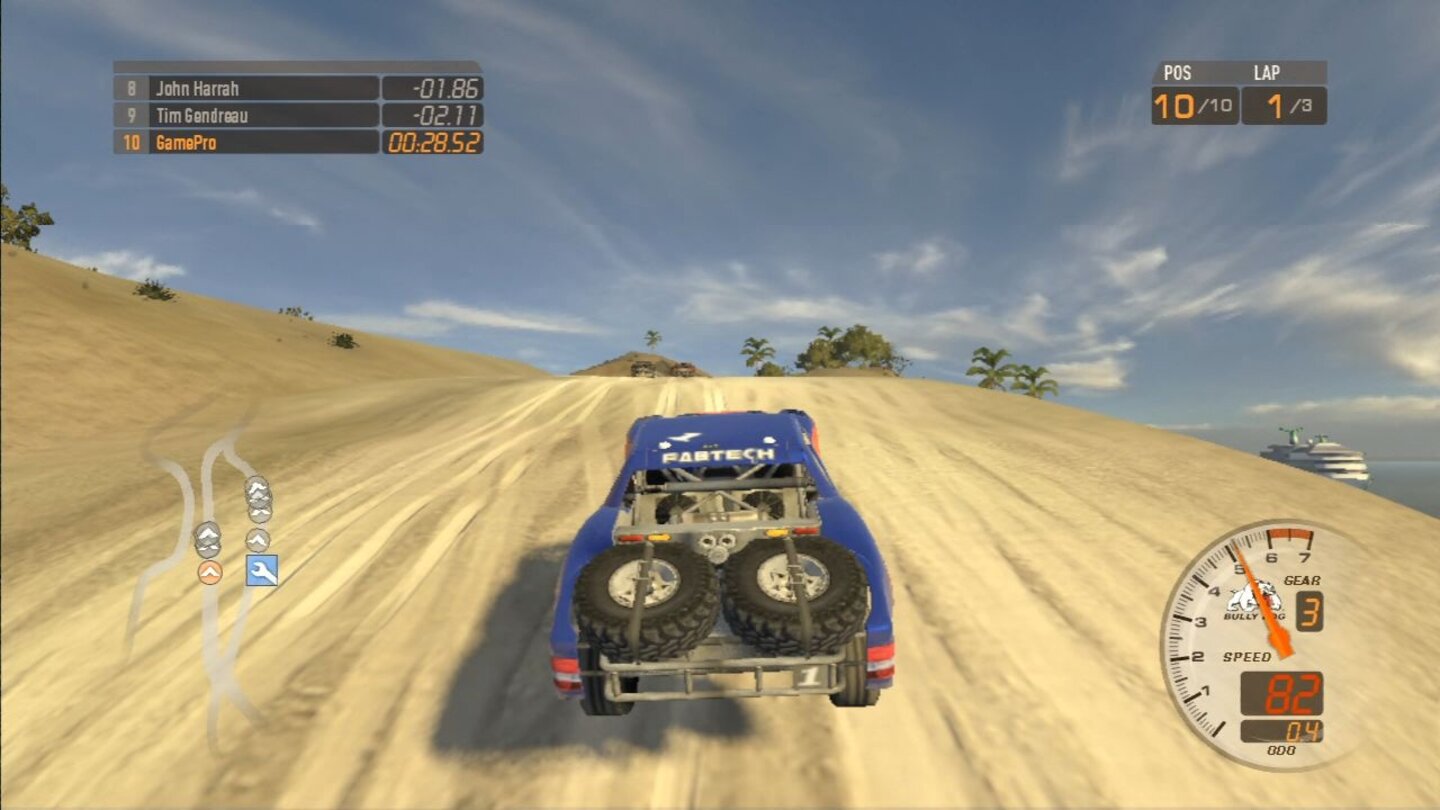Screen dimensions: 1440x810
Task: Select the gray chevron marker left of the wrench
Action: click(x=209, y=537)
